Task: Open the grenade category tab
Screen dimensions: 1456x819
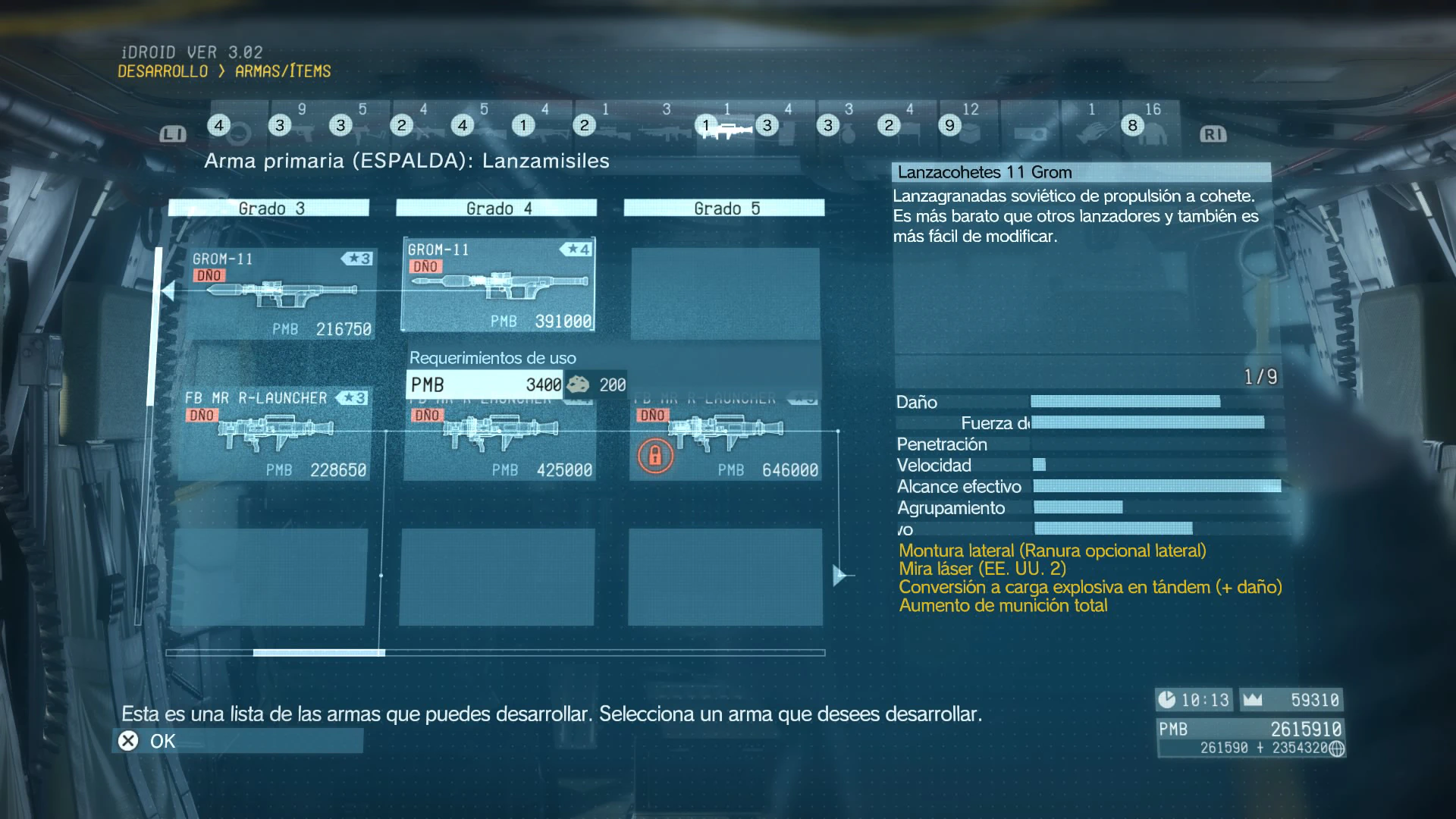Action: click(x=848, y=129)
